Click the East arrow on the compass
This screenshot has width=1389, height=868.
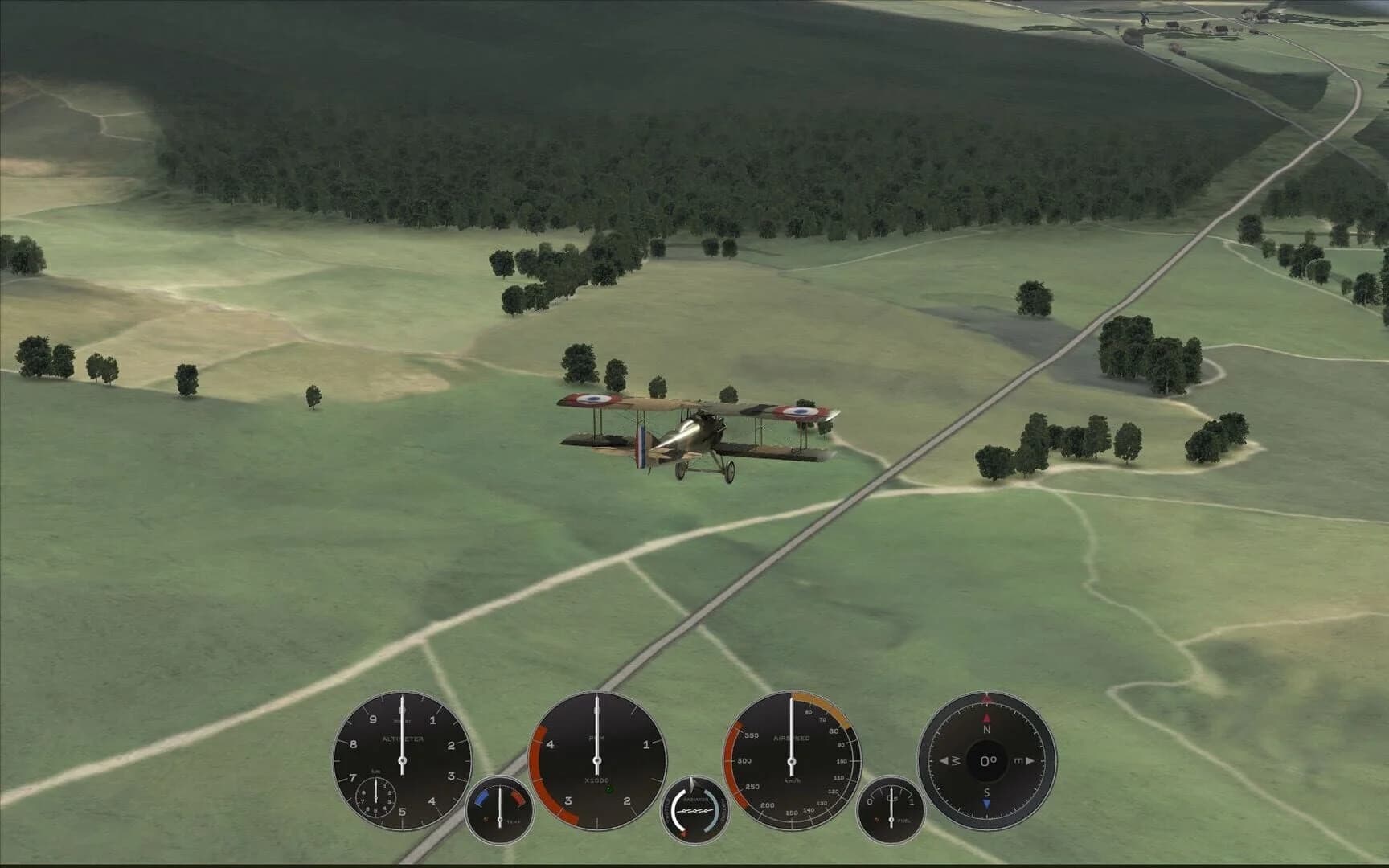tap(1029, 761)
